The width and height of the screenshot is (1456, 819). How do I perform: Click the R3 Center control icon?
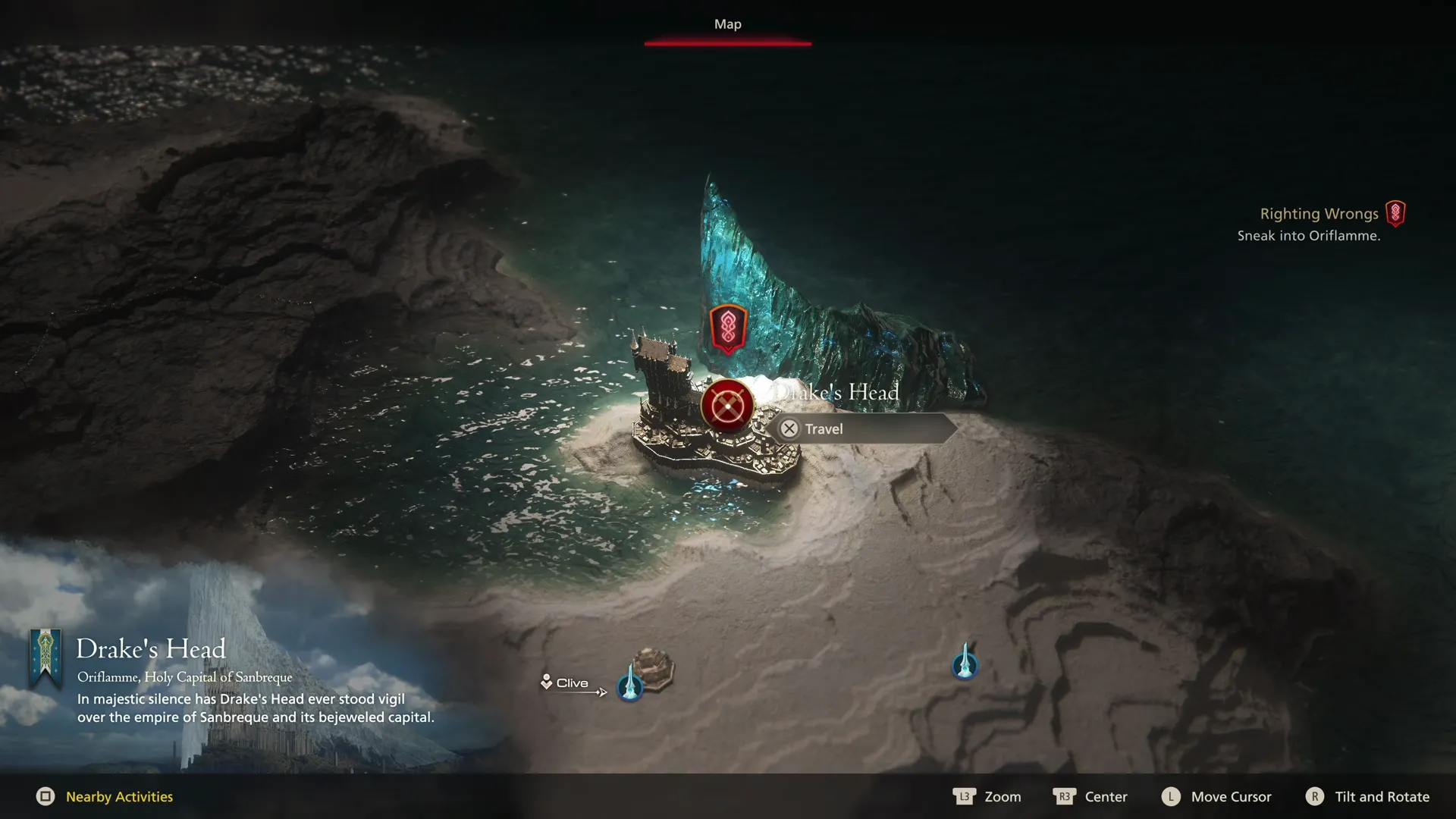[1065, 797]
